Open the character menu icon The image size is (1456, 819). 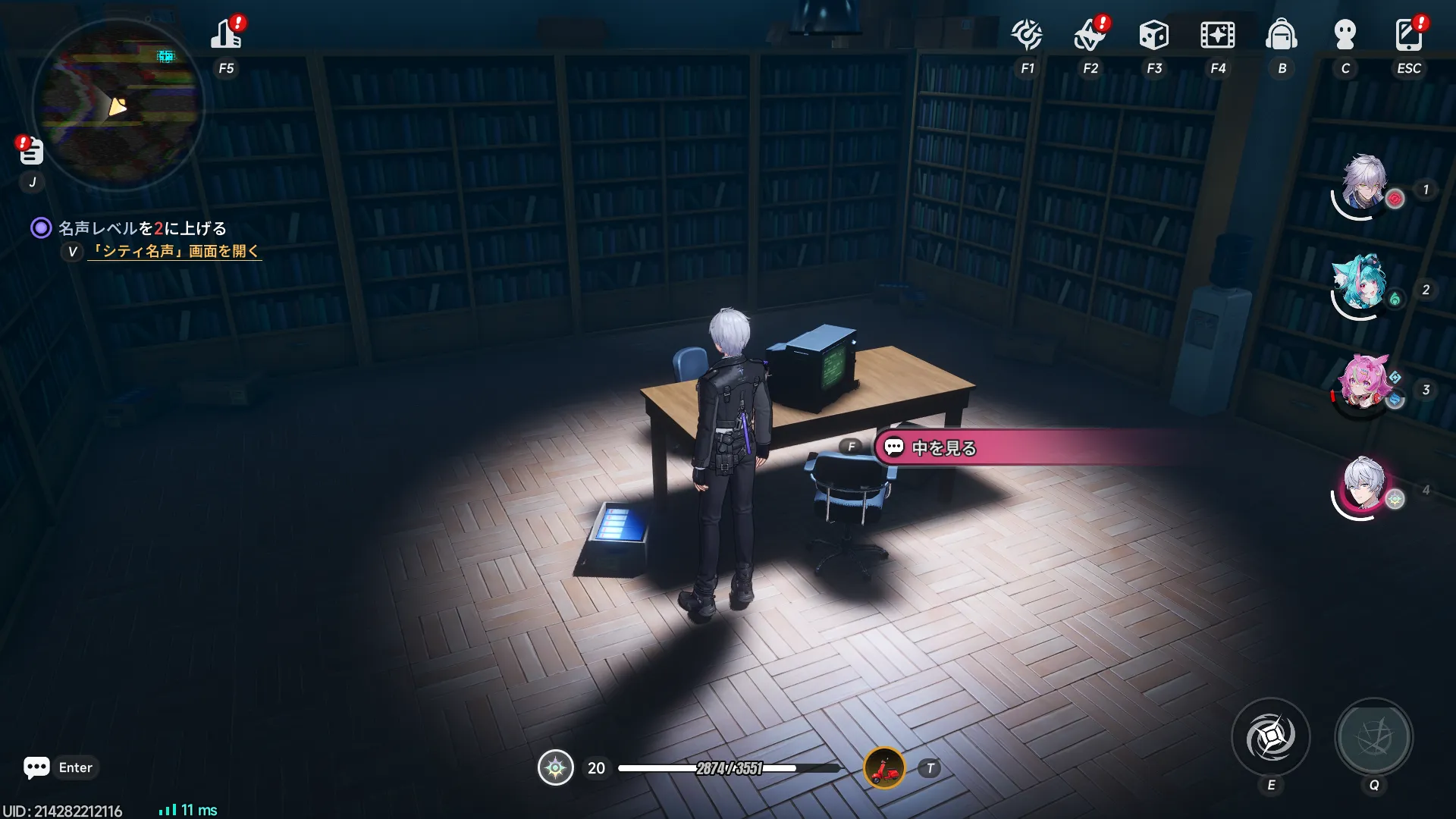[x=1345, y=35]
